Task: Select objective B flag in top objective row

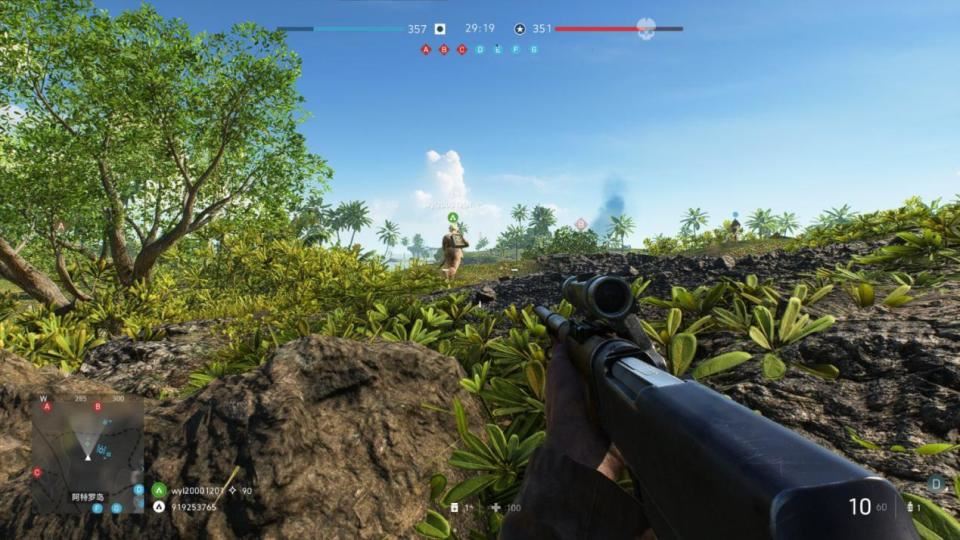Action: pyautogui.click(x=444, y=49)
